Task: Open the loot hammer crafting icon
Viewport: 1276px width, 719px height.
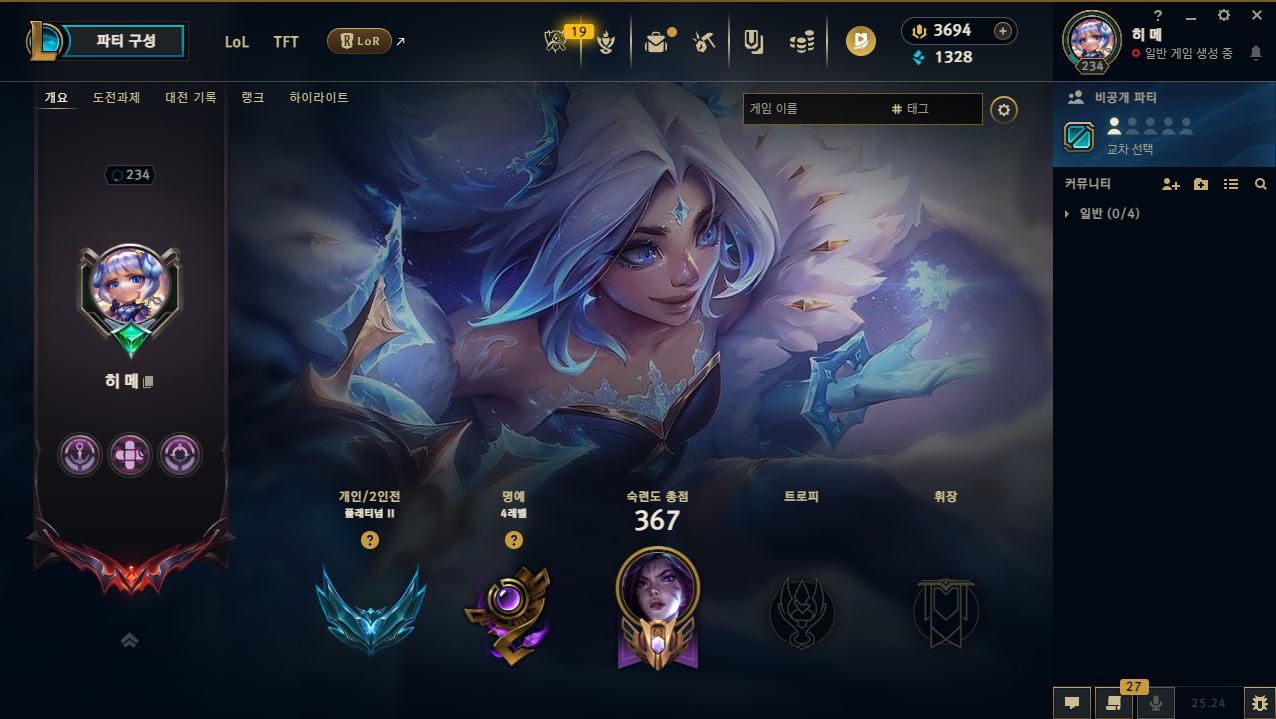Action: coord(704,42)
